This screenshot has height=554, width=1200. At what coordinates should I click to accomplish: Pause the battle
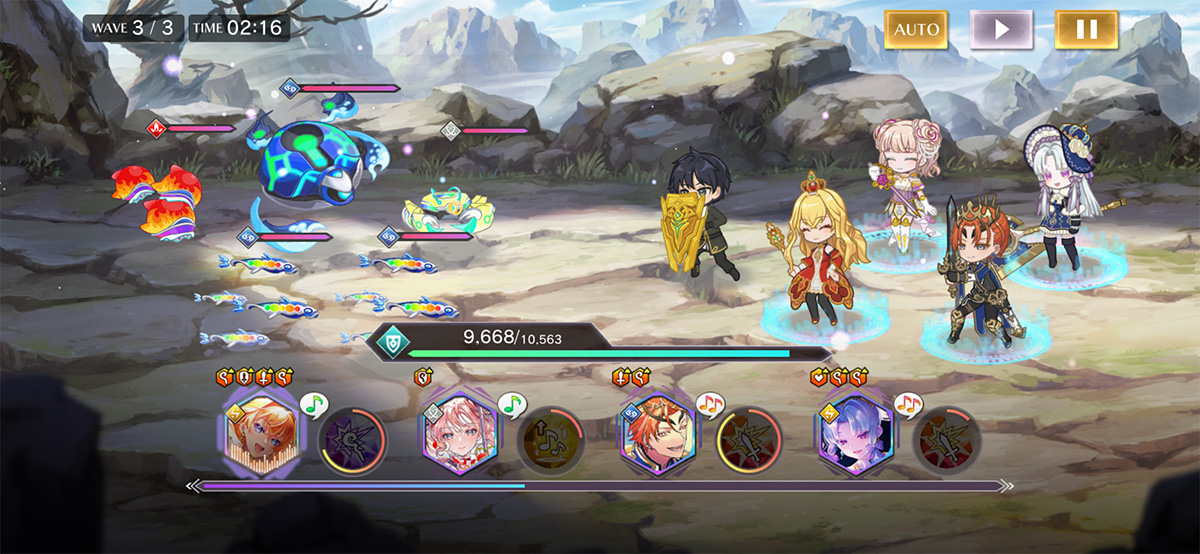[1086, 29]
